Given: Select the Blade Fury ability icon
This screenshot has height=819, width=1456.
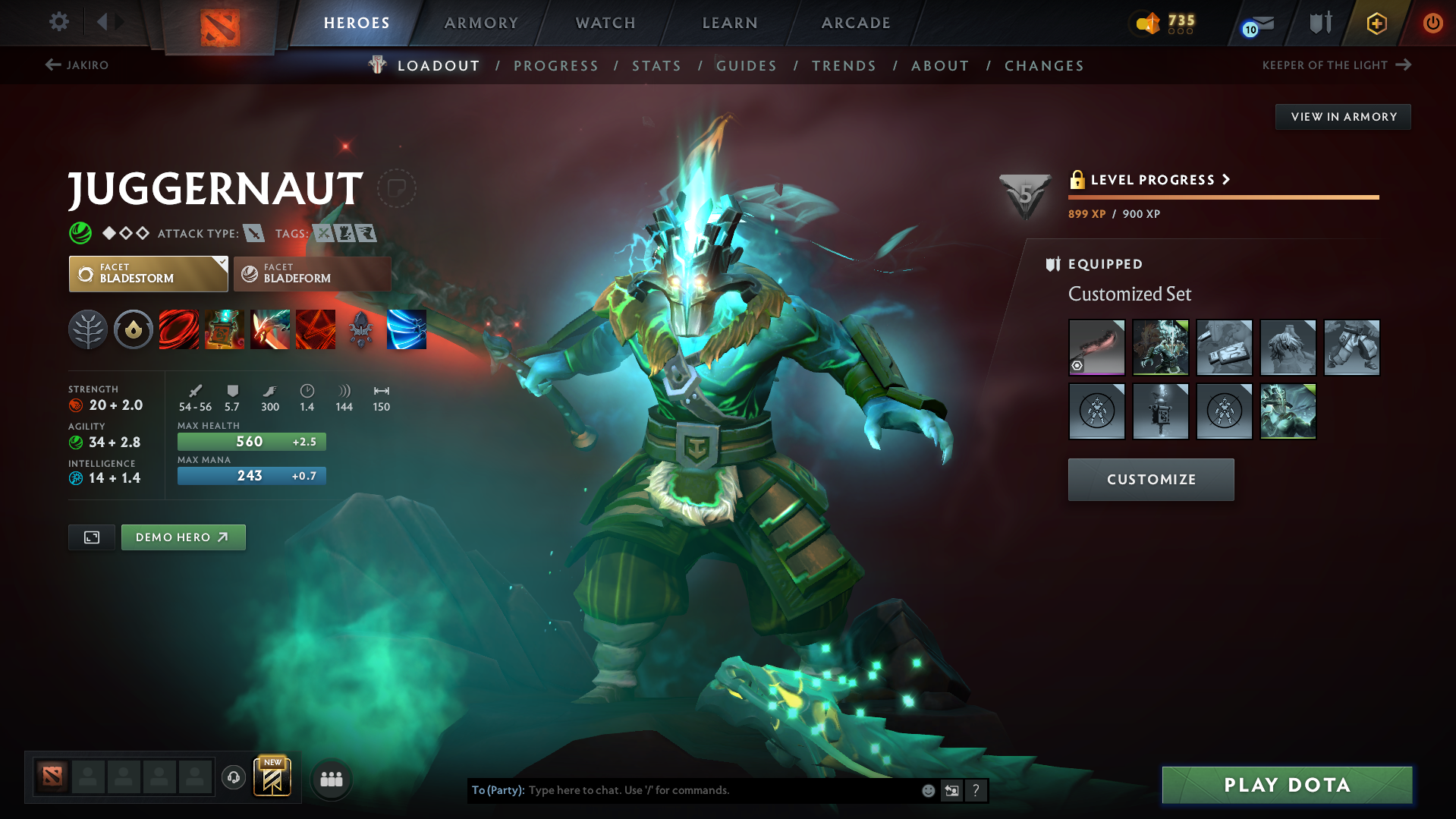Looking at the screenshot, I should click(x=179, y=329).
